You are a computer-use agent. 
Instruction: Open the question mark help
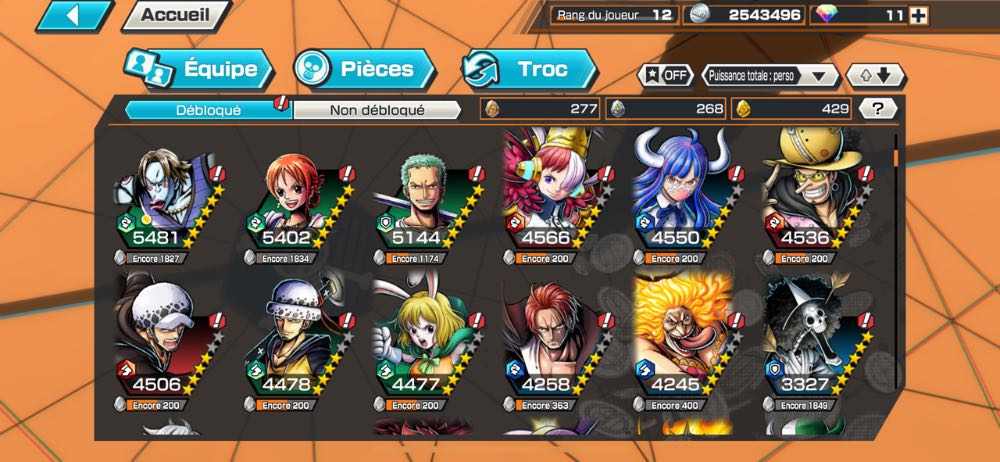(877, 109)
